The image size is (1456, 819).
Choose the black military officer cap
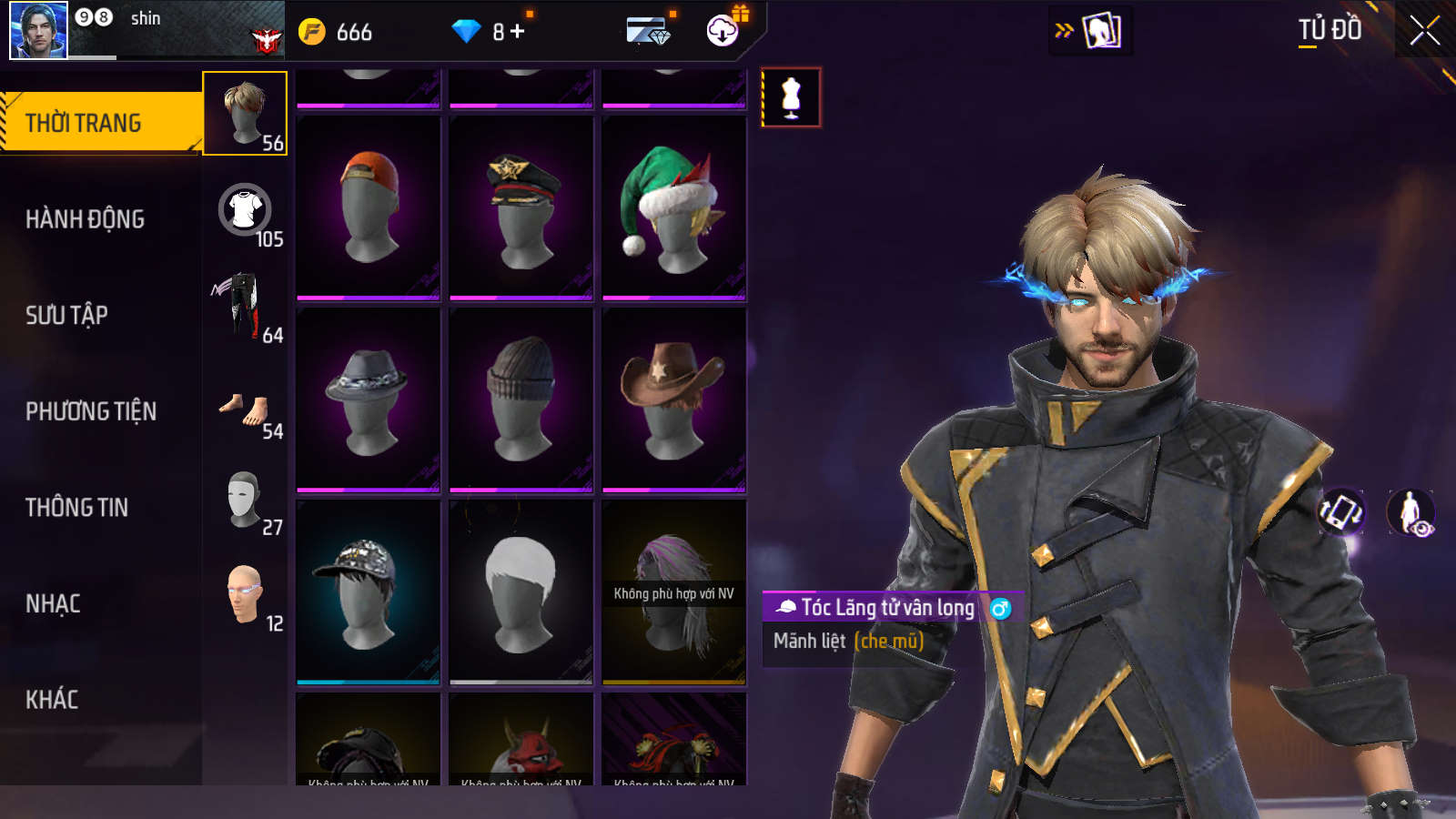(521, 208)
